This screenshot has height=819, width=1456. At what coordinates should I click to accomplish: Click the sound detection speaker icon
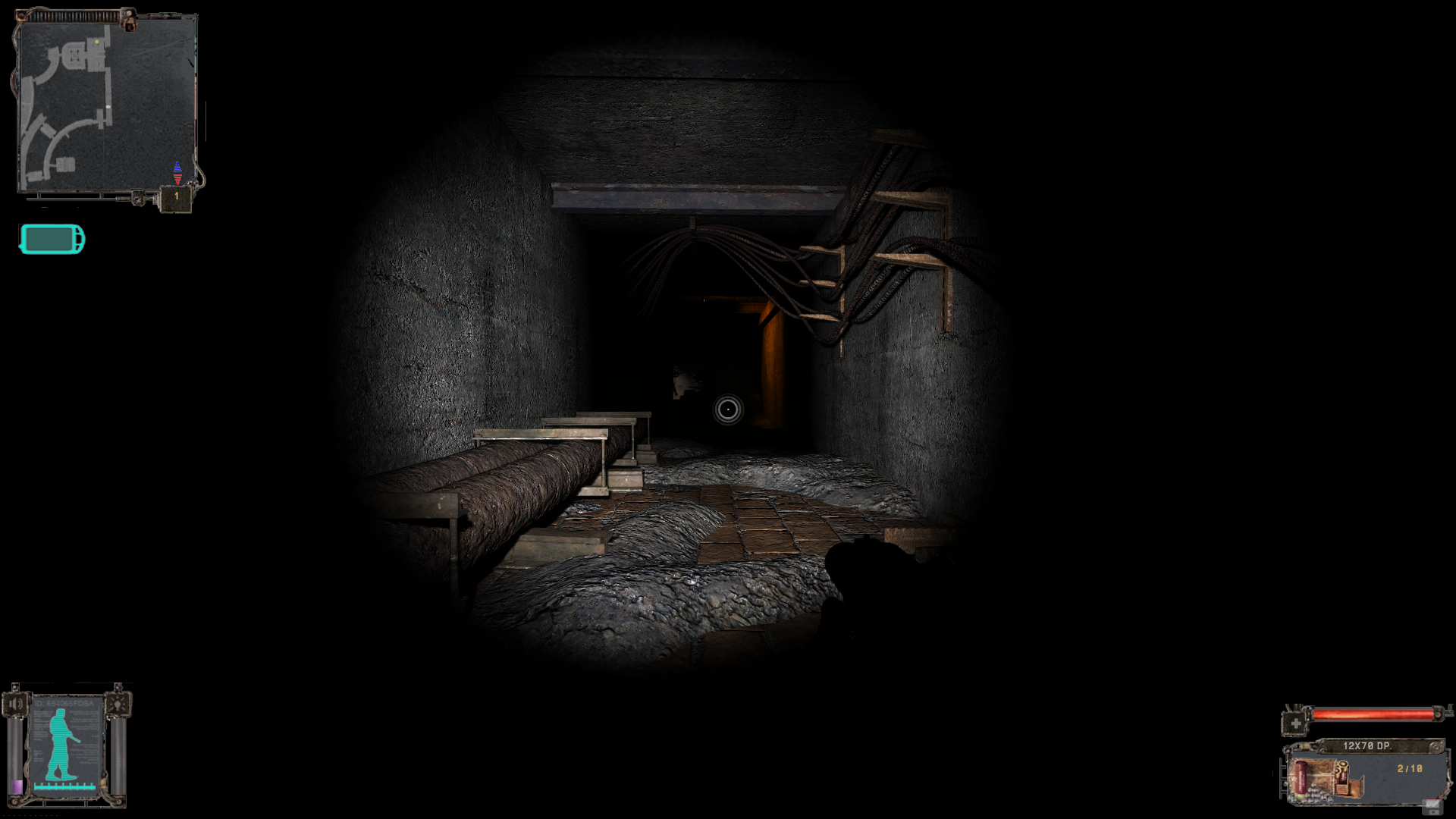pos(16,704)
